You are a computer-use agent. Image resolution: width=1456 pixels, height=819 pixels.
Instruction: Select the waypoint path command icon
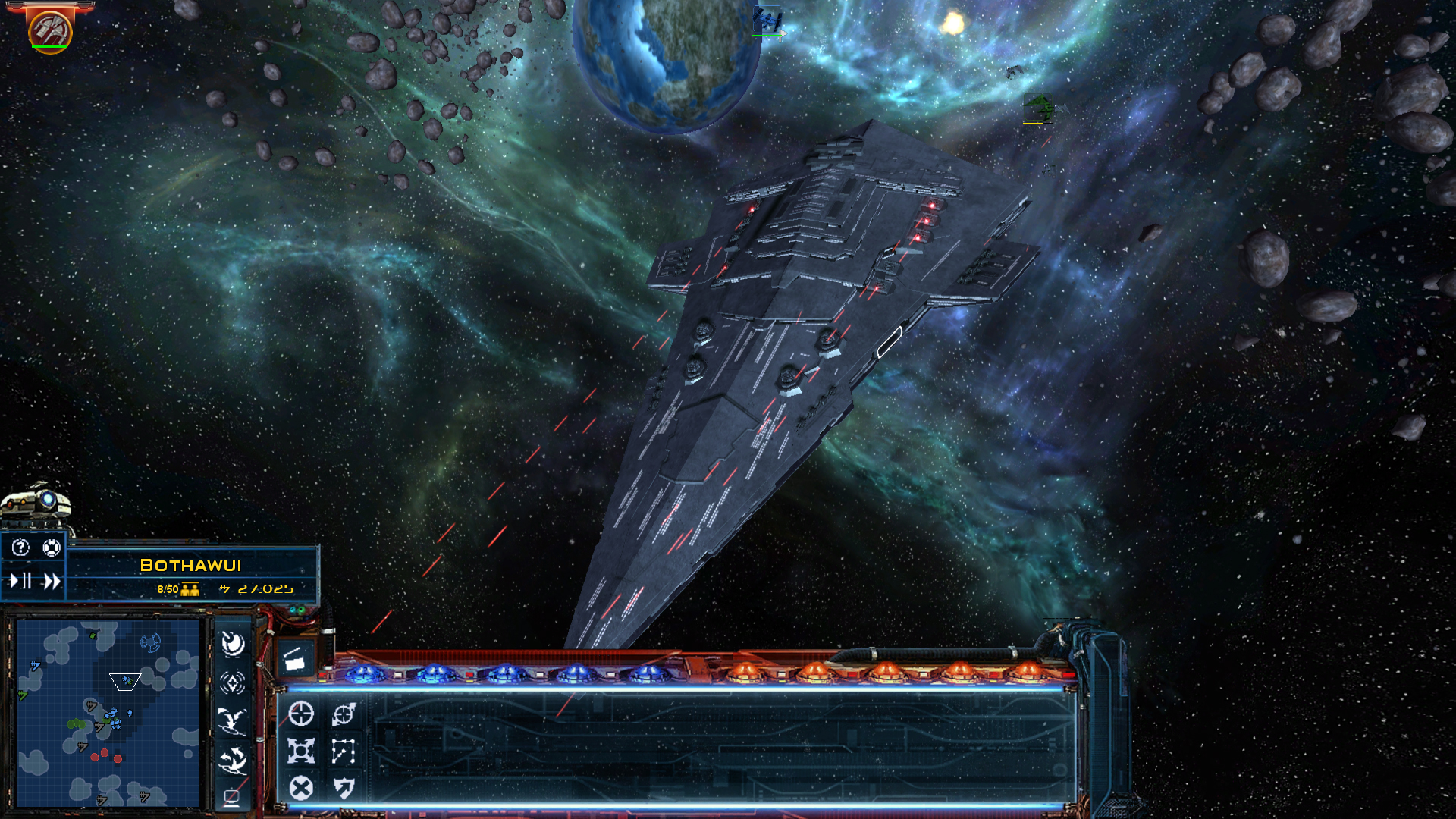click(x=344, y=749)
